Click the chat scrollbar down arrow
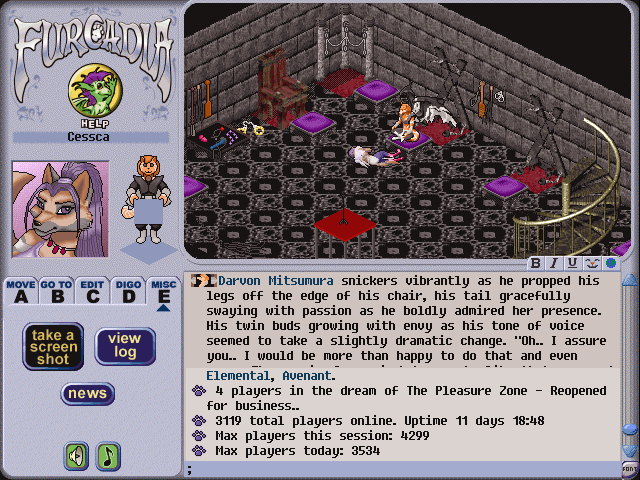The height and width of the screenshot is (480, 640). (x=629, y=451)
